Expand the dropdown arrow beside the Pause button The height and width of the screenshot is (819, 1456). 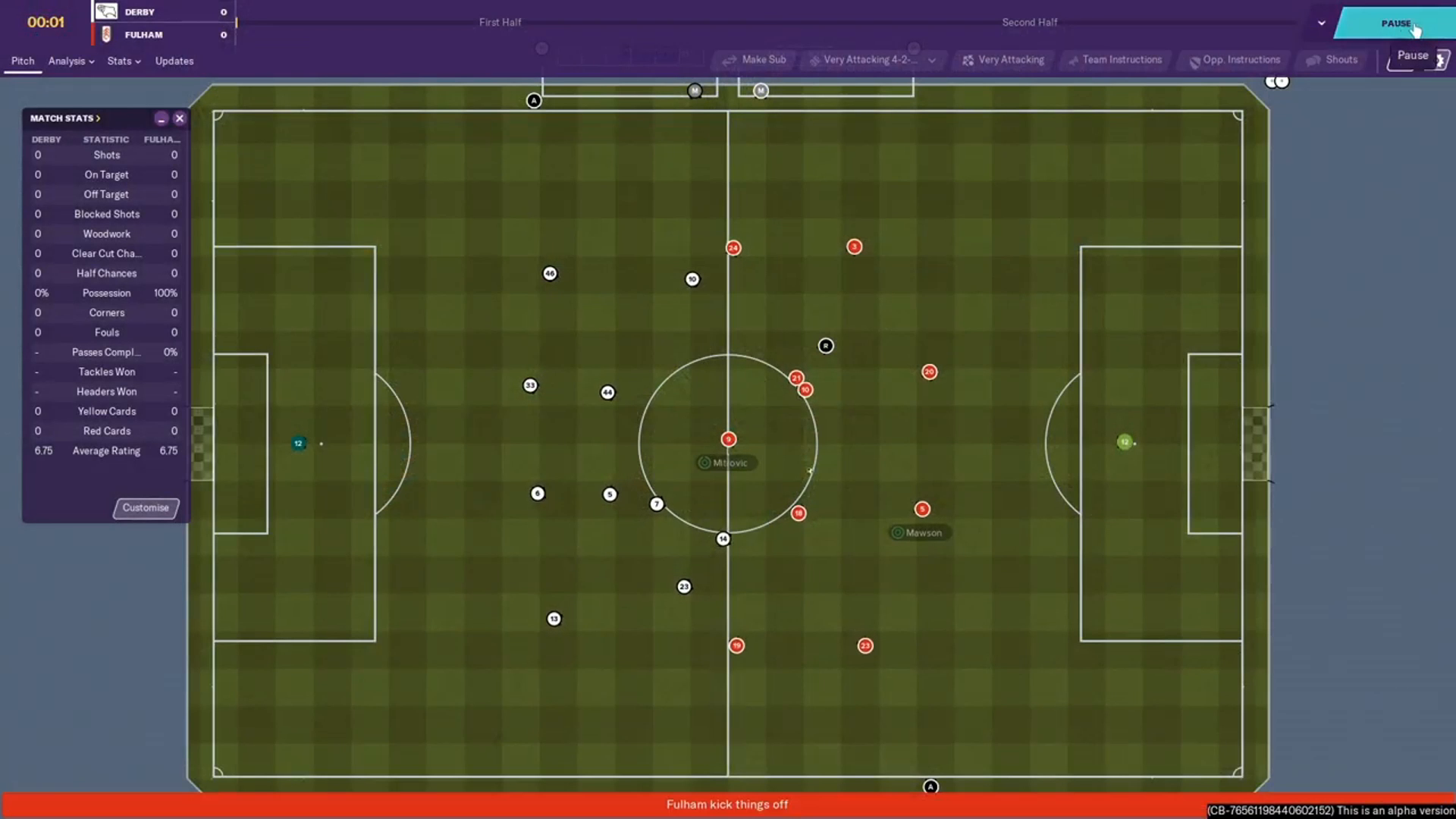coord(1322,23)
